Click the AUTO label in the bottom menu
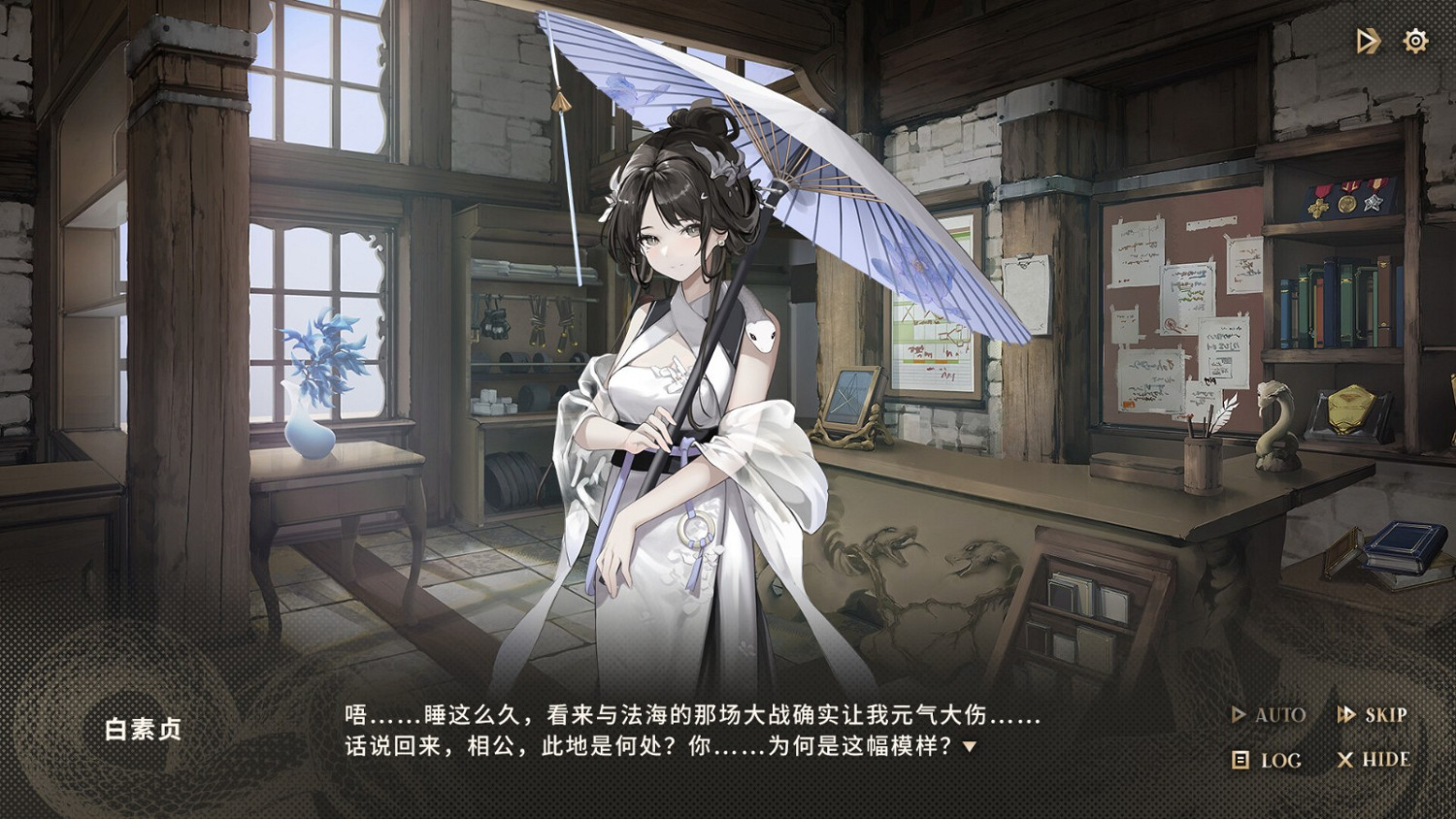The image size is (1456, 819). [1279, 716]
